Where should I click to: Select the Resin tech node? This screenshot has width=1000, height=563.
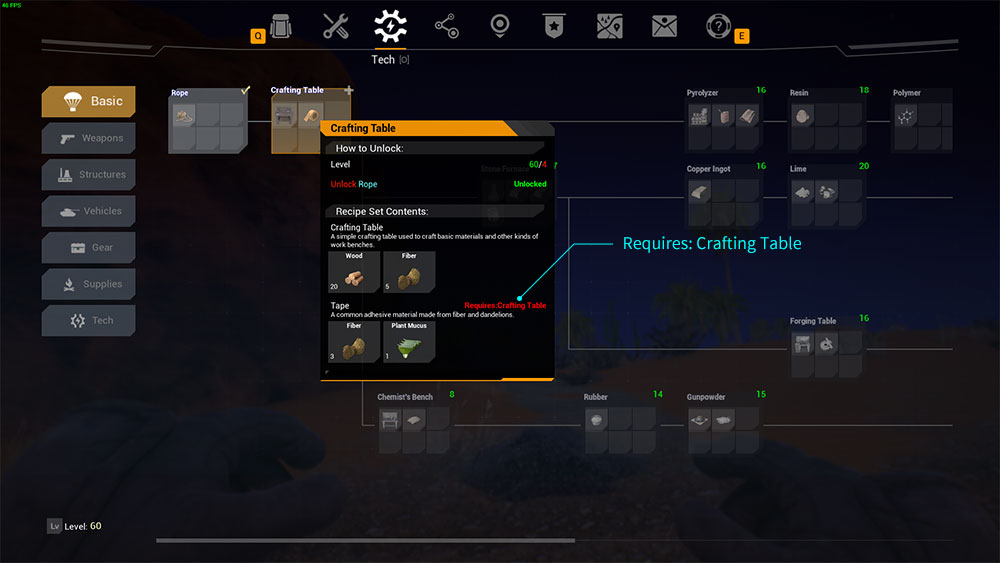pos(826,119)
